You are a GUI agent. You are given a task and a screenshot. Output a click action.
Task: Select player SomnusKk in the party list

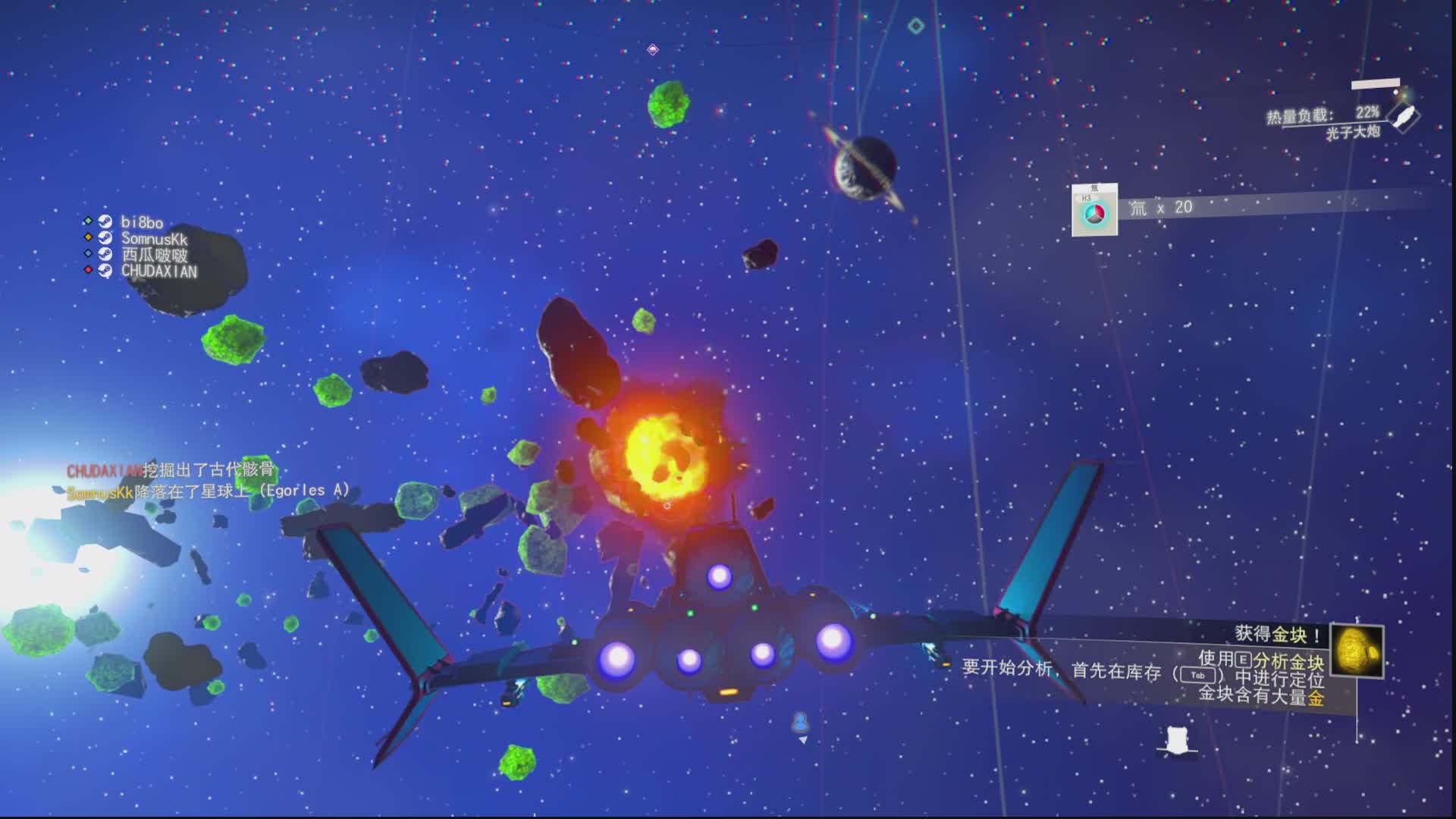[153, 239]
